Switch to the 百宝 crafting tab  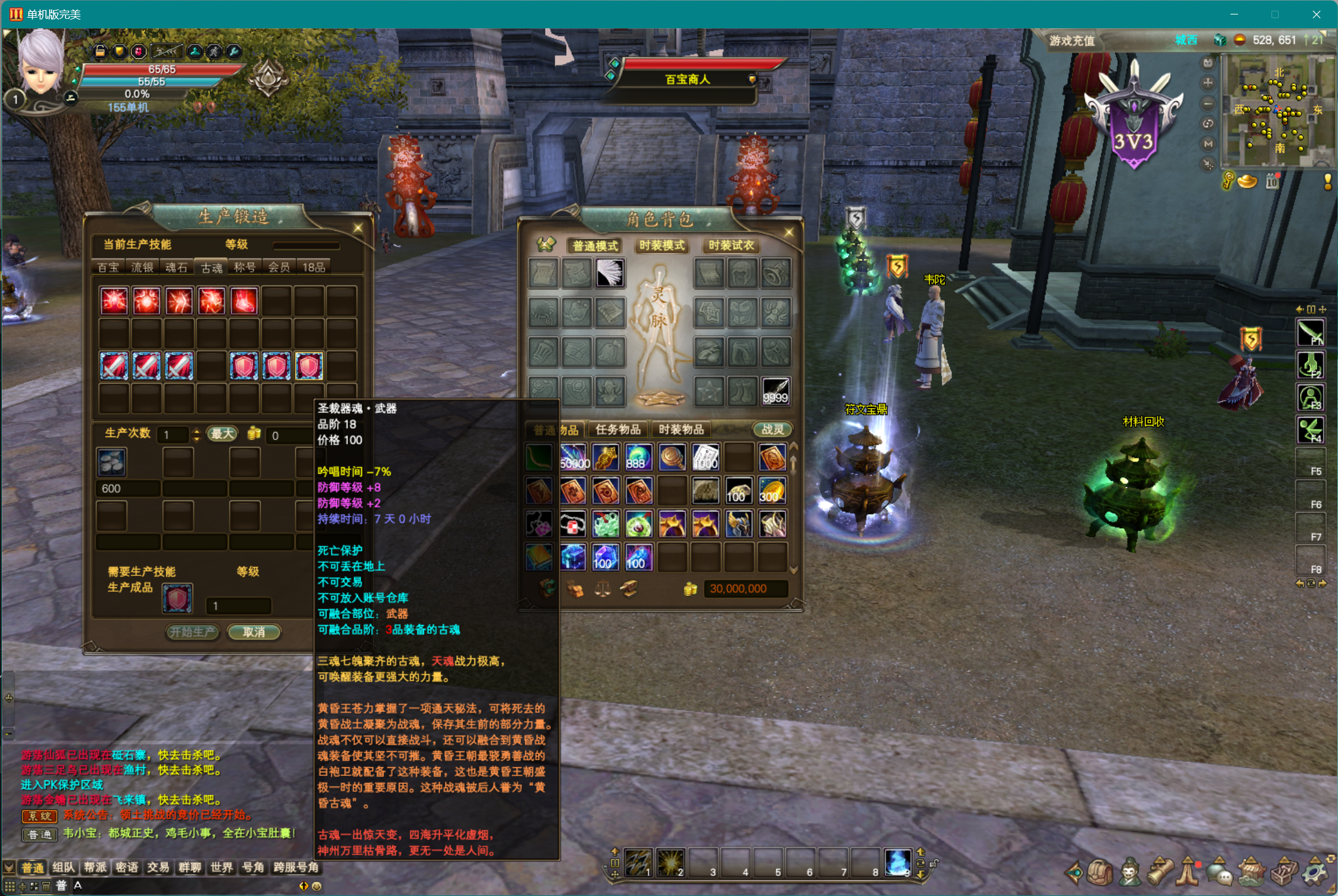click(108, 267)
